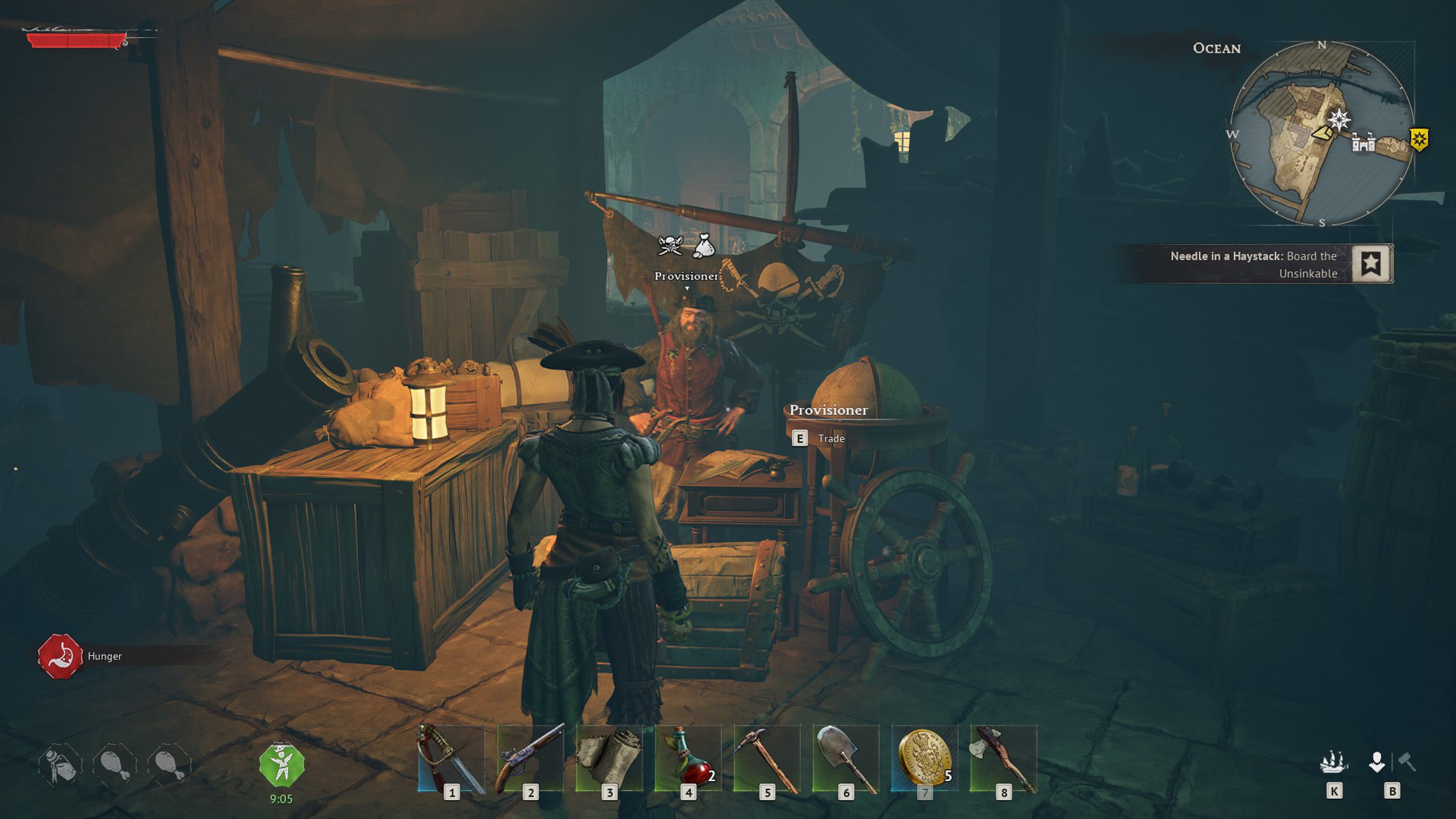Open the circular island minimap
The width and height of the screenshot is (1456, 819).
pos(1321,133)
